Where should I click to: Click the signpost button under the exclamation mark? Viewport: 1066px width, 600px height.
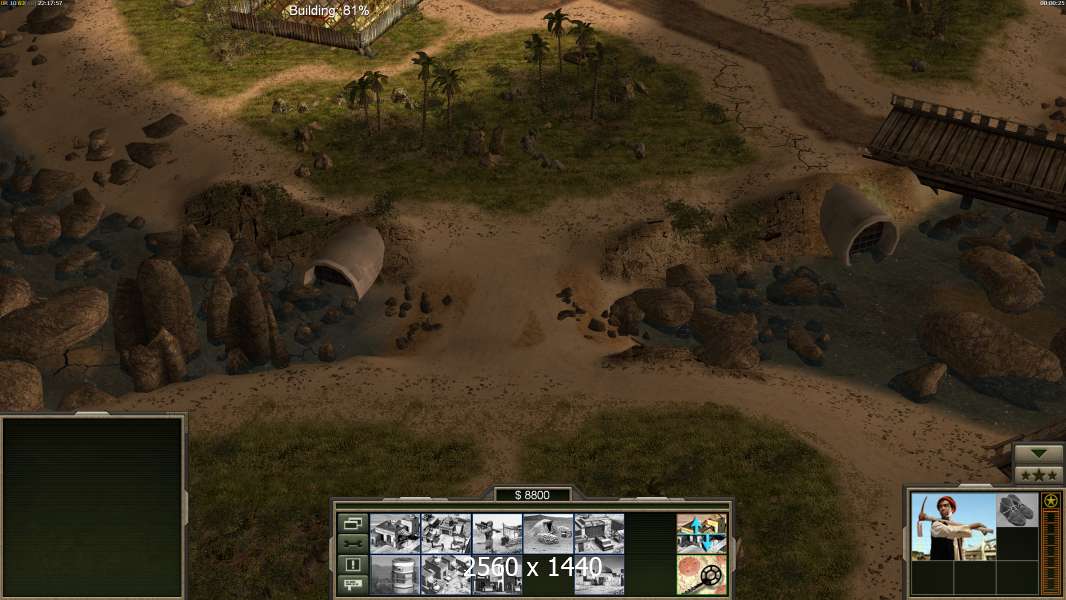[352, 584]
